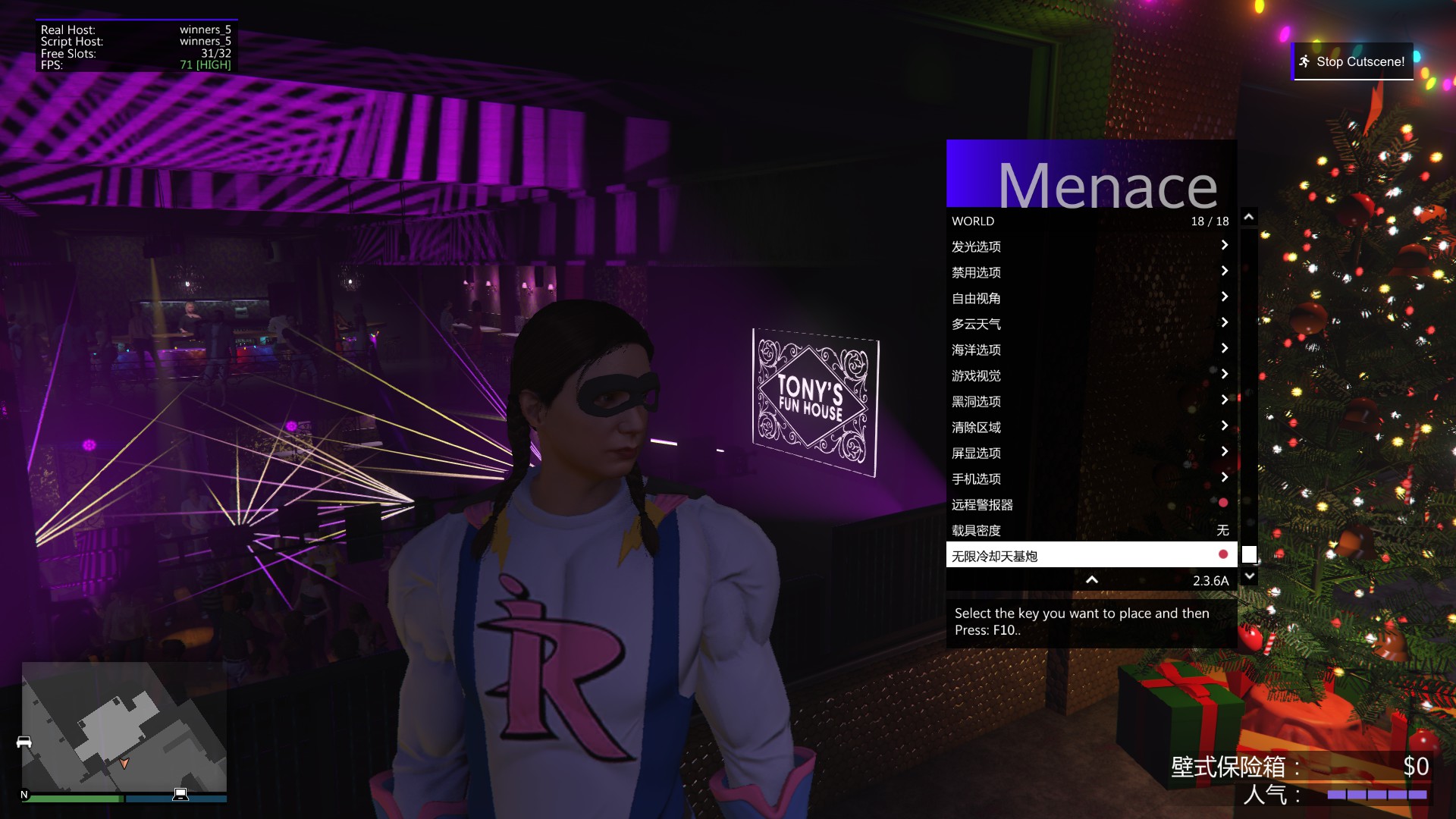Select the 自由视角 menu entry
The height and width of the screenshot is (819, 1456).
(x=1090, y=298)
